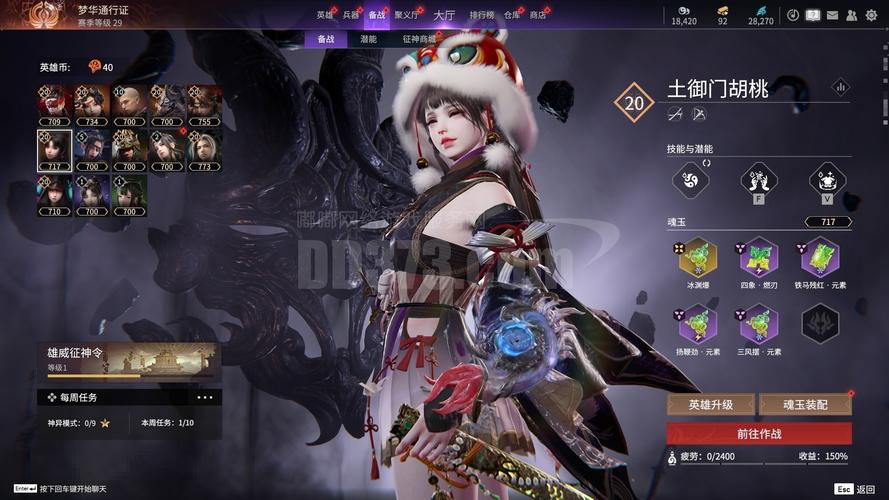Image resolution: width=889 pixels, height=500 pixels.
Task: Select the 冰渊爆 soul jade slot
Action: click(698, 256)
